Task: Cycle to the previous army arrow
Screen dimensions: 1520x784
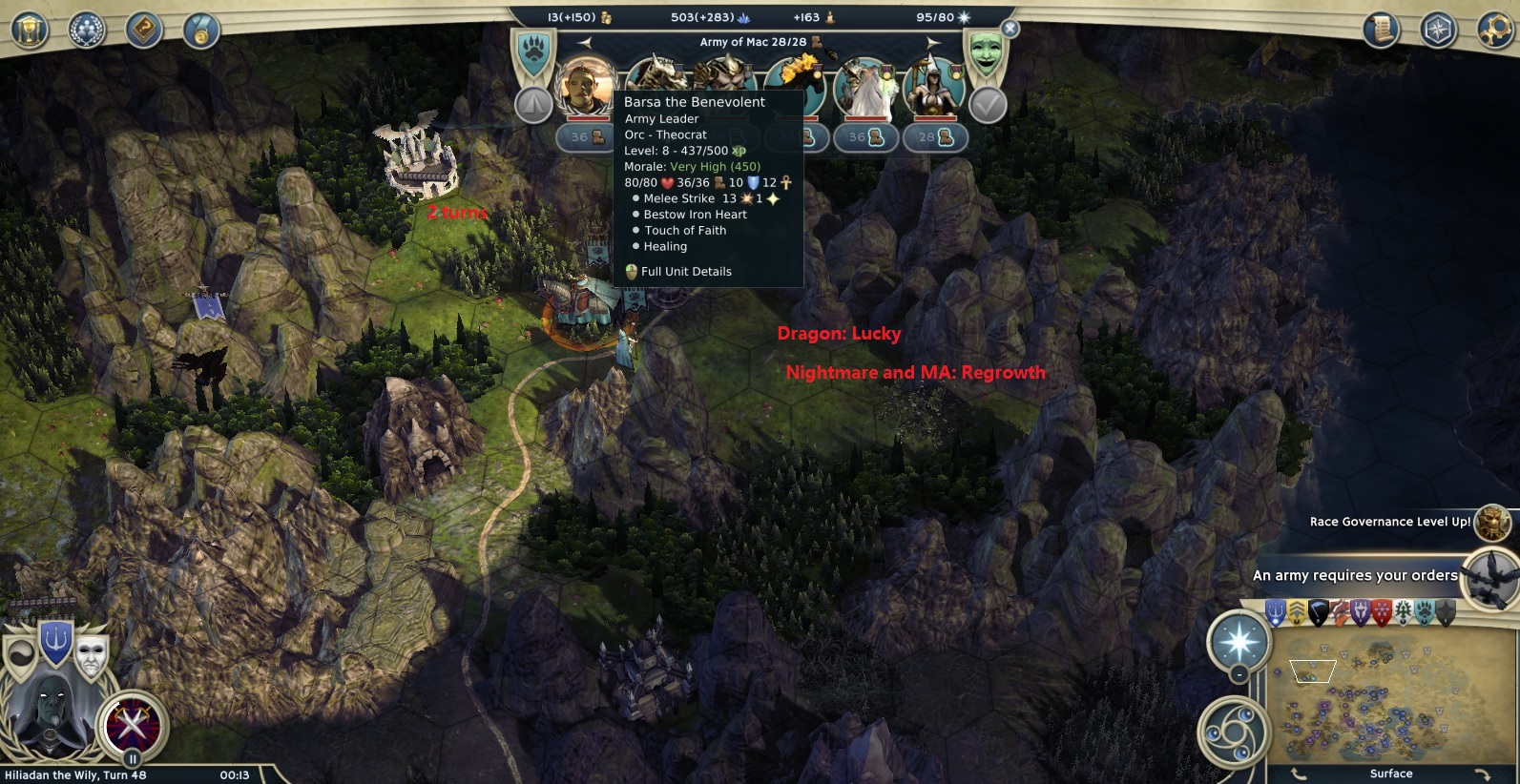Action: pyautogui.click(x=585, y=42)
